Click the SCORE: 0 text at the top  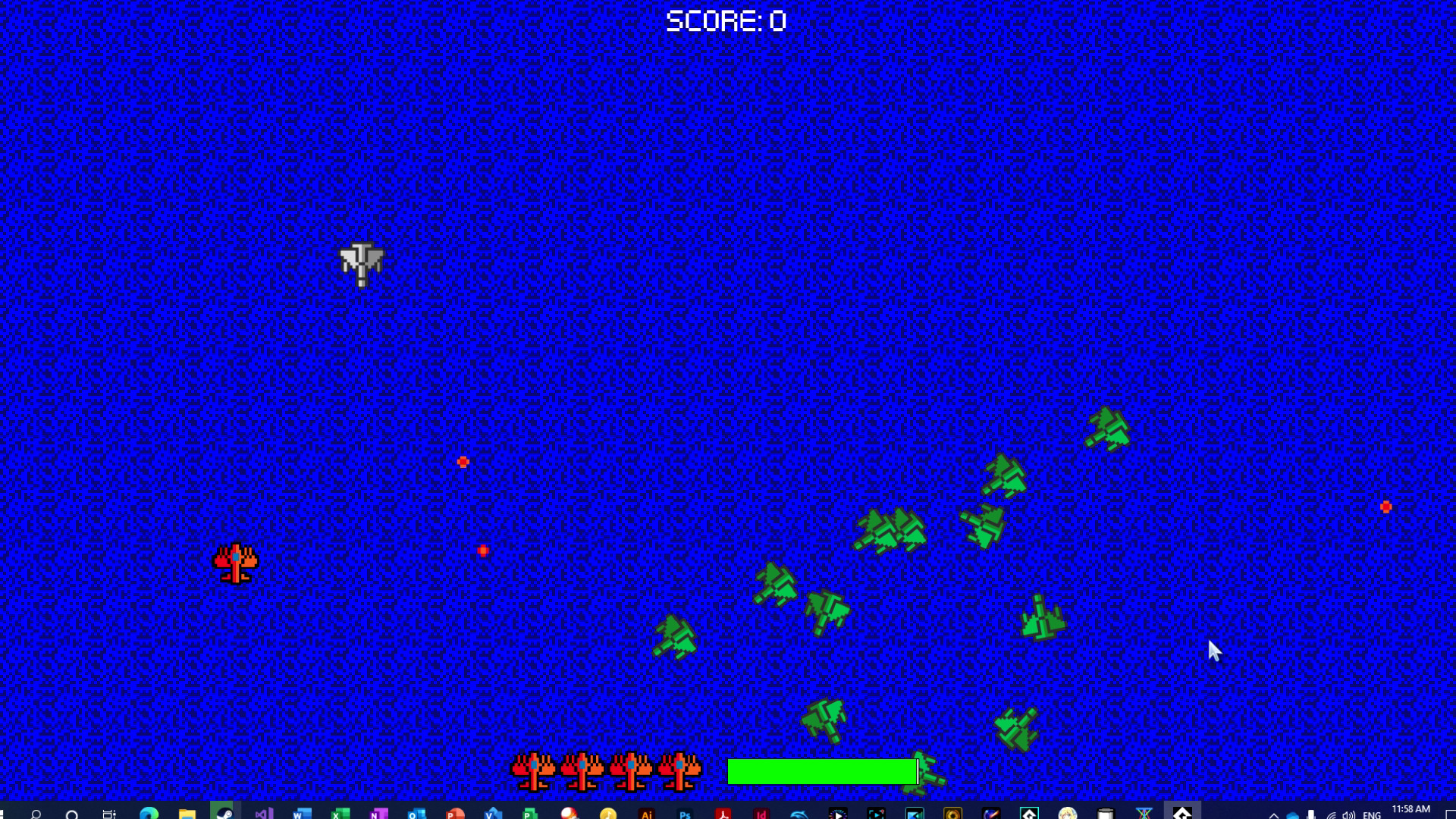pyautogui.click(x=726, y=20)
